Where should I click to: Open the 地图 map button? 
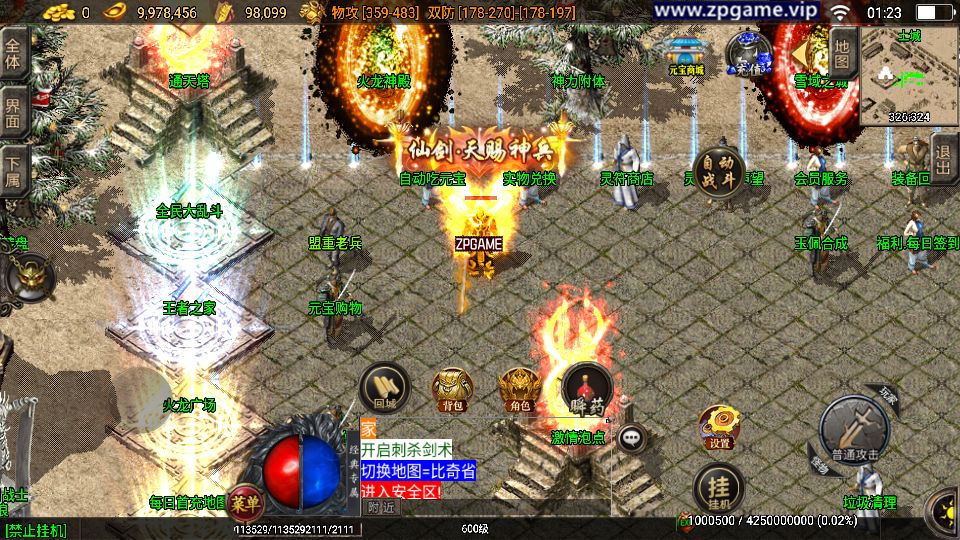click(843, 54)
